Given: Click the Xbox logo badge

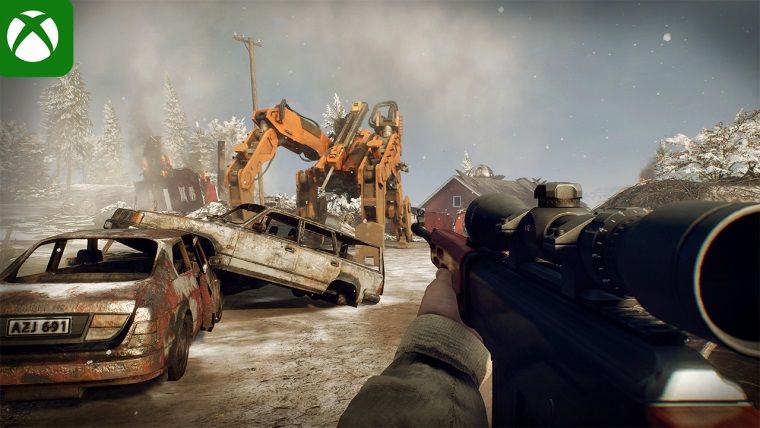Looking at the screenshot, I should [x=34, y=36].
